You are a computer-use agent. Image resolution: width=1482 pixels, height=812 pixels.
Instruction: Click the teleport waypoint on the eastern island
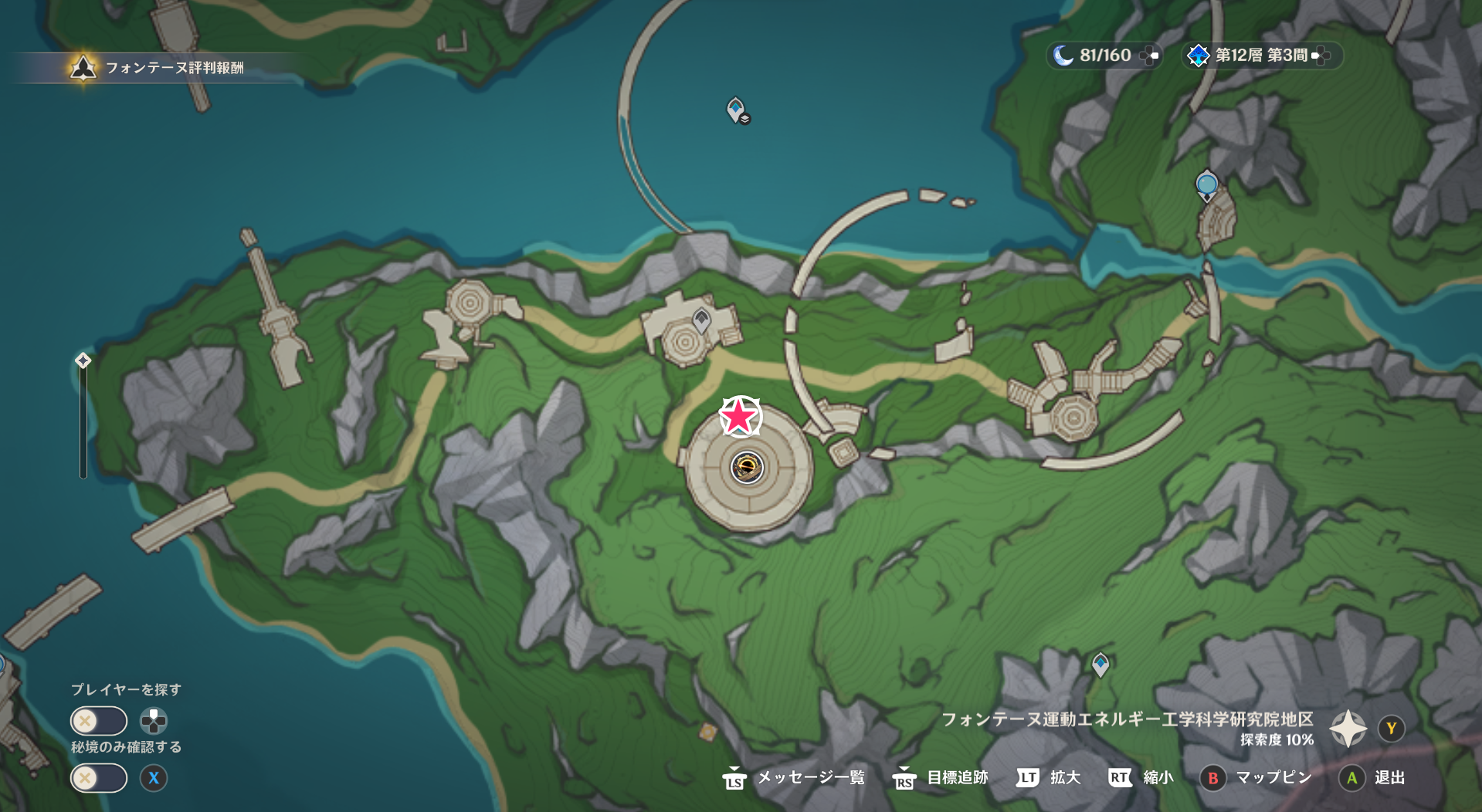tap(1206, 184)
